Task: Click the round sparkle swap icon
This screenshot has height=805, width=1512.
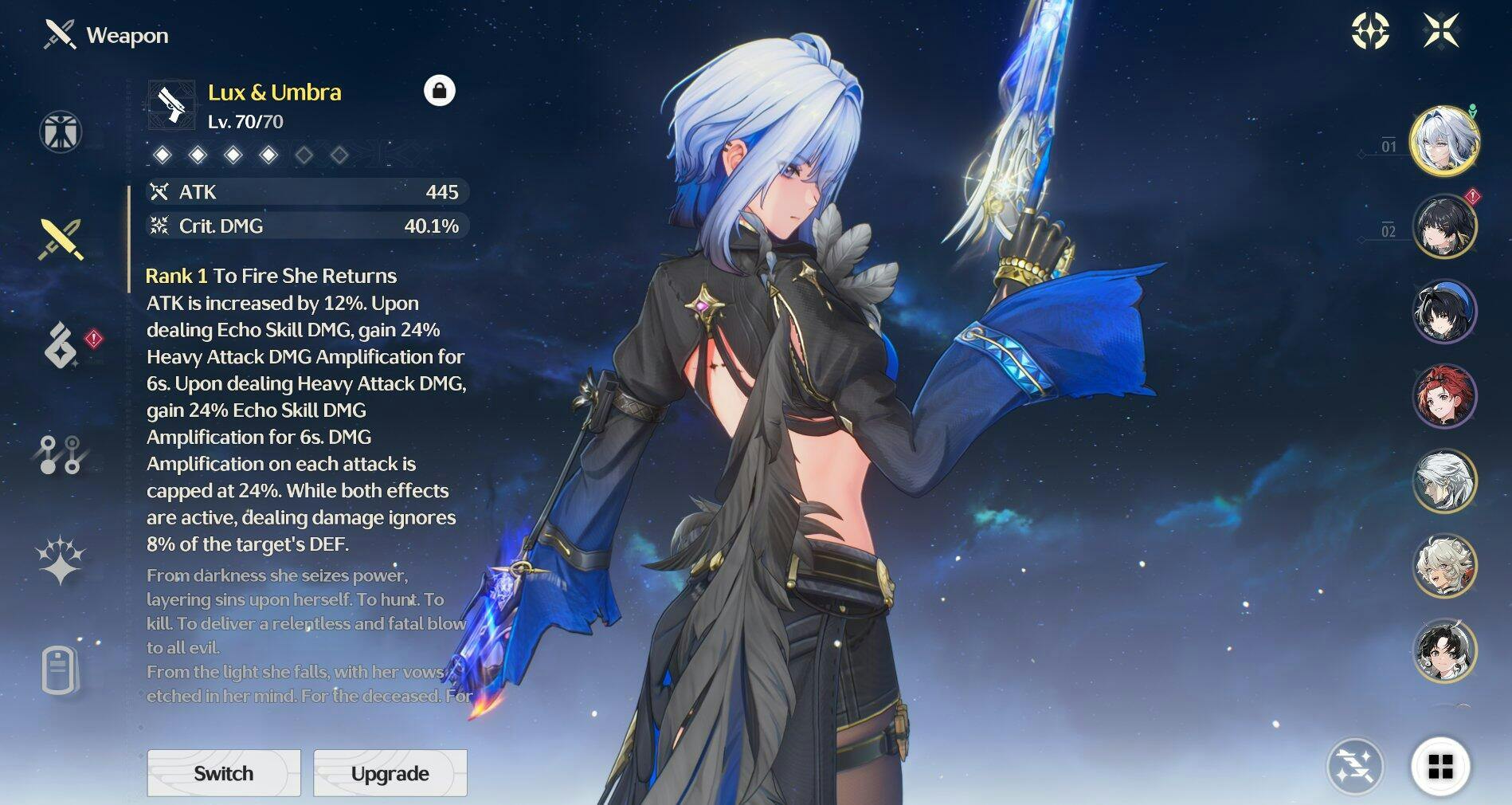Action: pos(1354,767)
